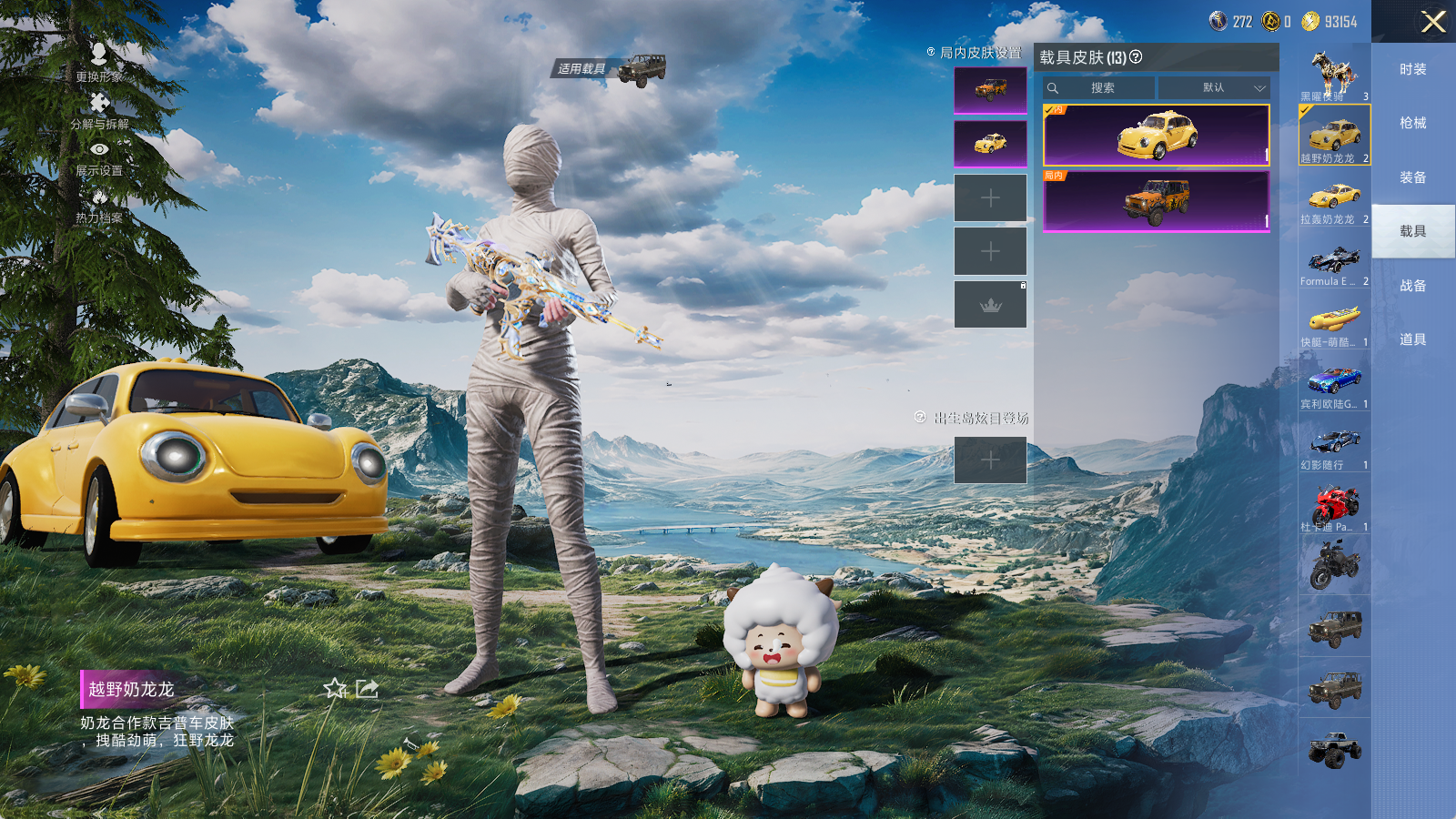
Task: Open the 默认 sort dropdown
Action: (x=1214, y=88)
